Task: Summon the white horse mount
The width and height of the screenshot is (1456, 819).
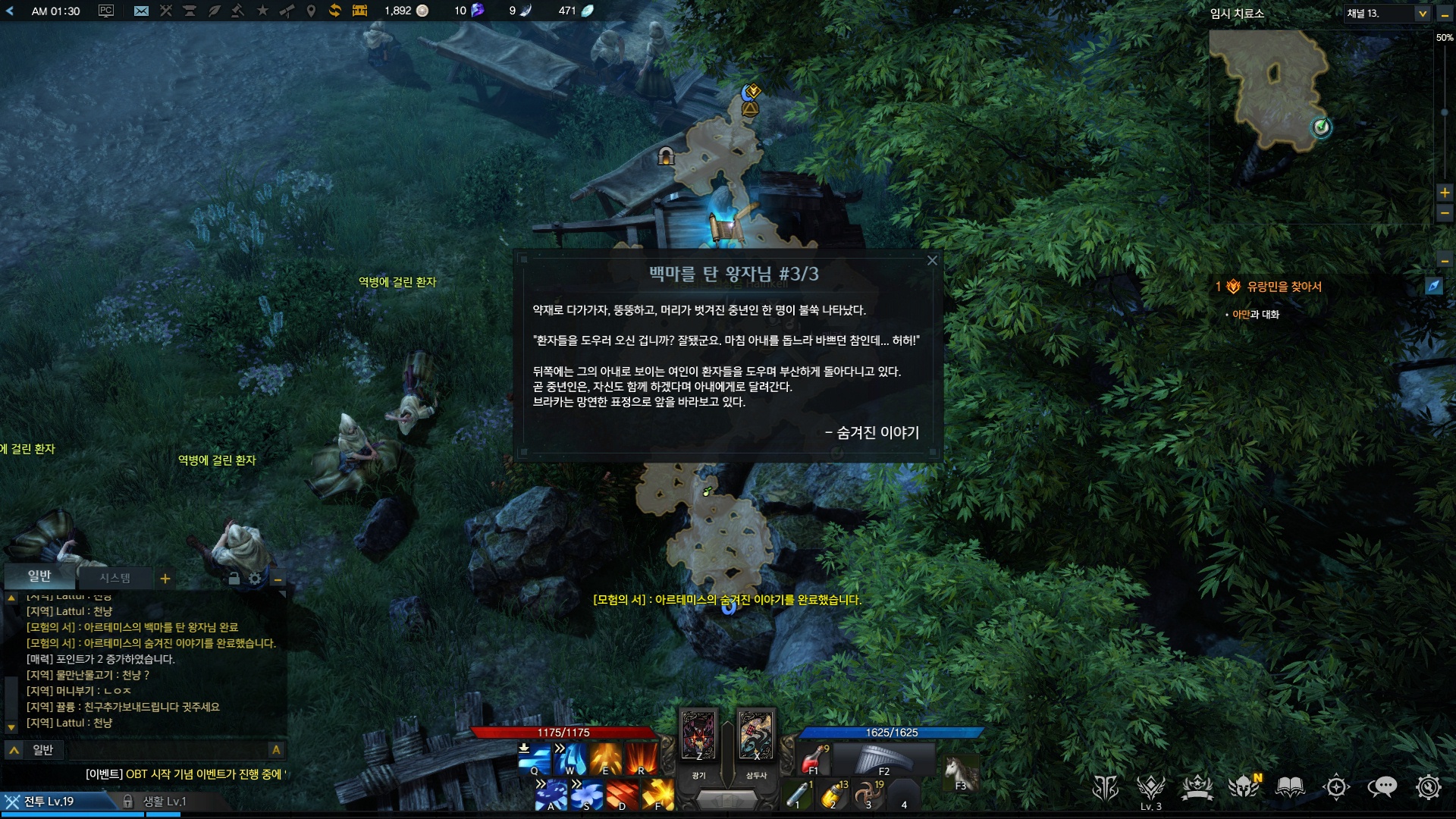Action: tap(960, 773)
